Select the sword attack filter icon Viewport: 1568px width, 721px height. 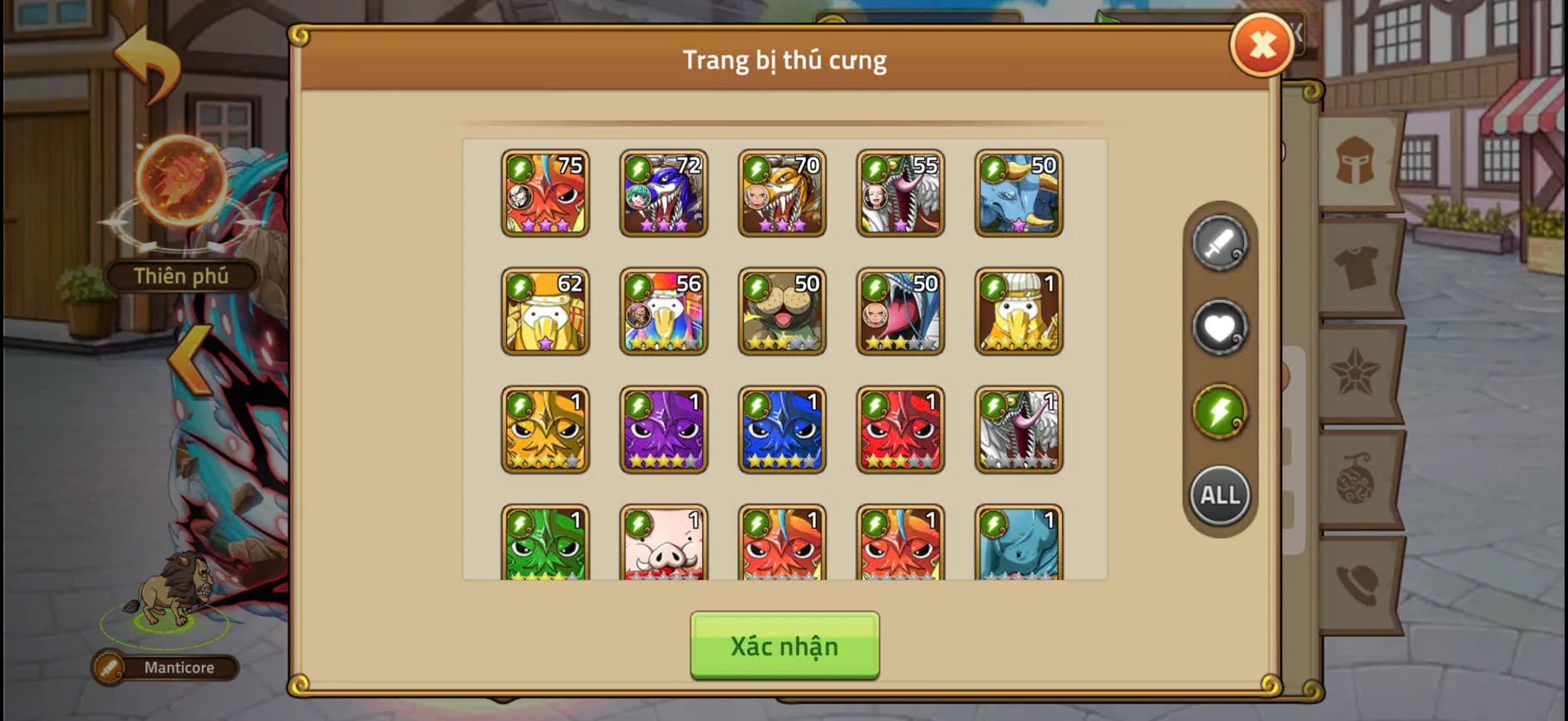[1219, 243]
